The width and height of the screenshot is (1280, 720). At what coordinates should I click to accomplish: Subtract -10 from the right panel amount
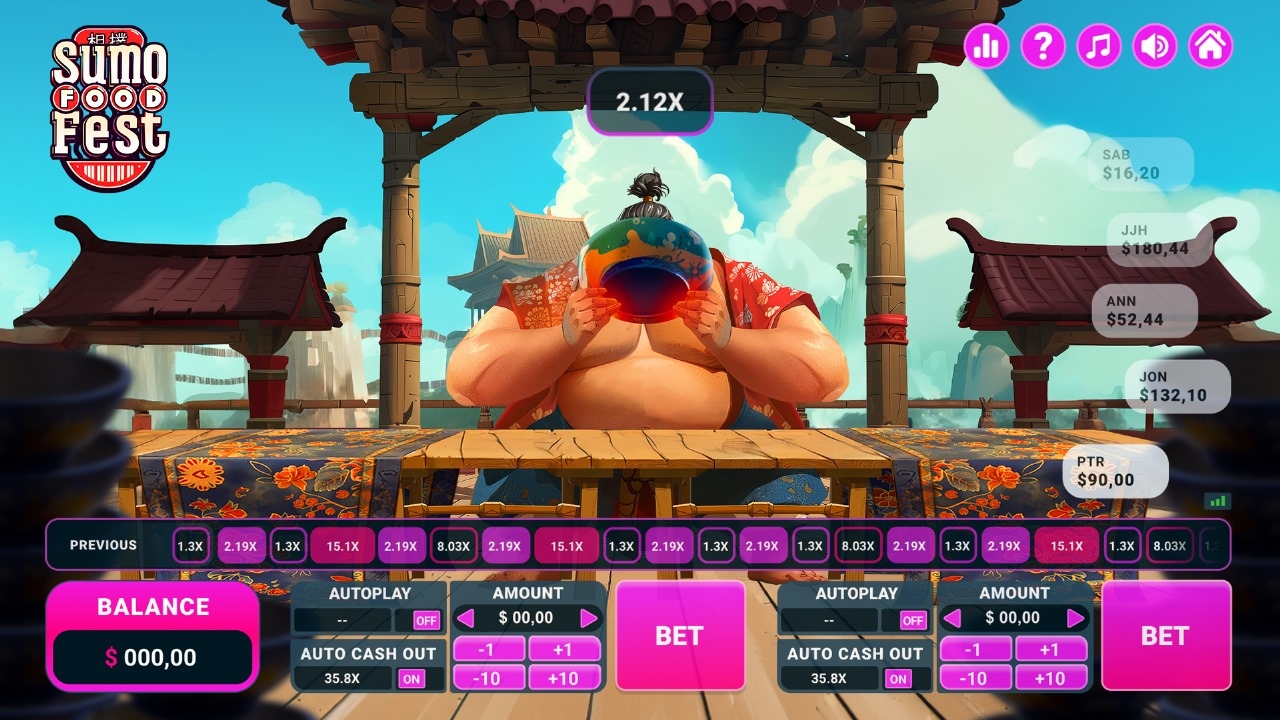click(x=974, y=678)
